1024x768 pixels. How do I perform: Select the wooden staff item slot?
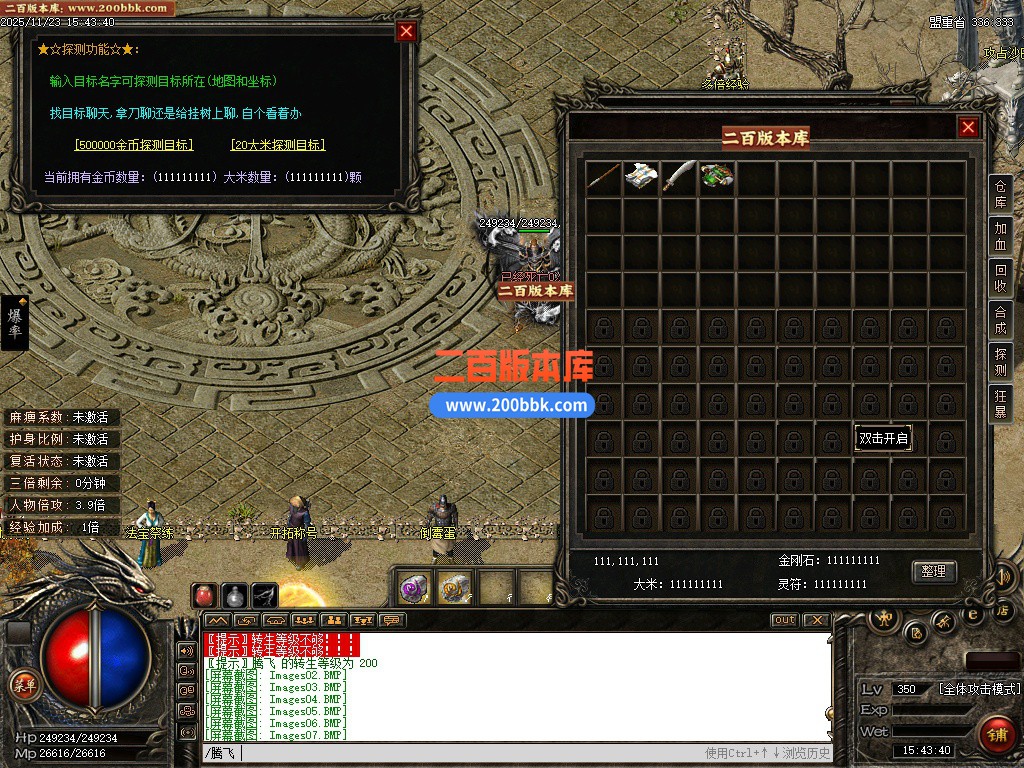pyautogui.click(x=604, y=178)
